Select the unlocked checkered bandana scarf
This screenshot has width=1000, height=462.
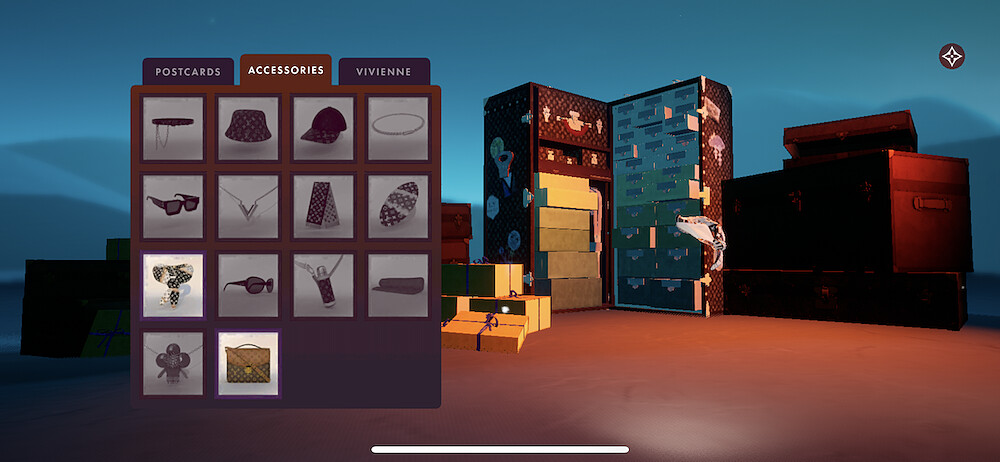point(173,285)
